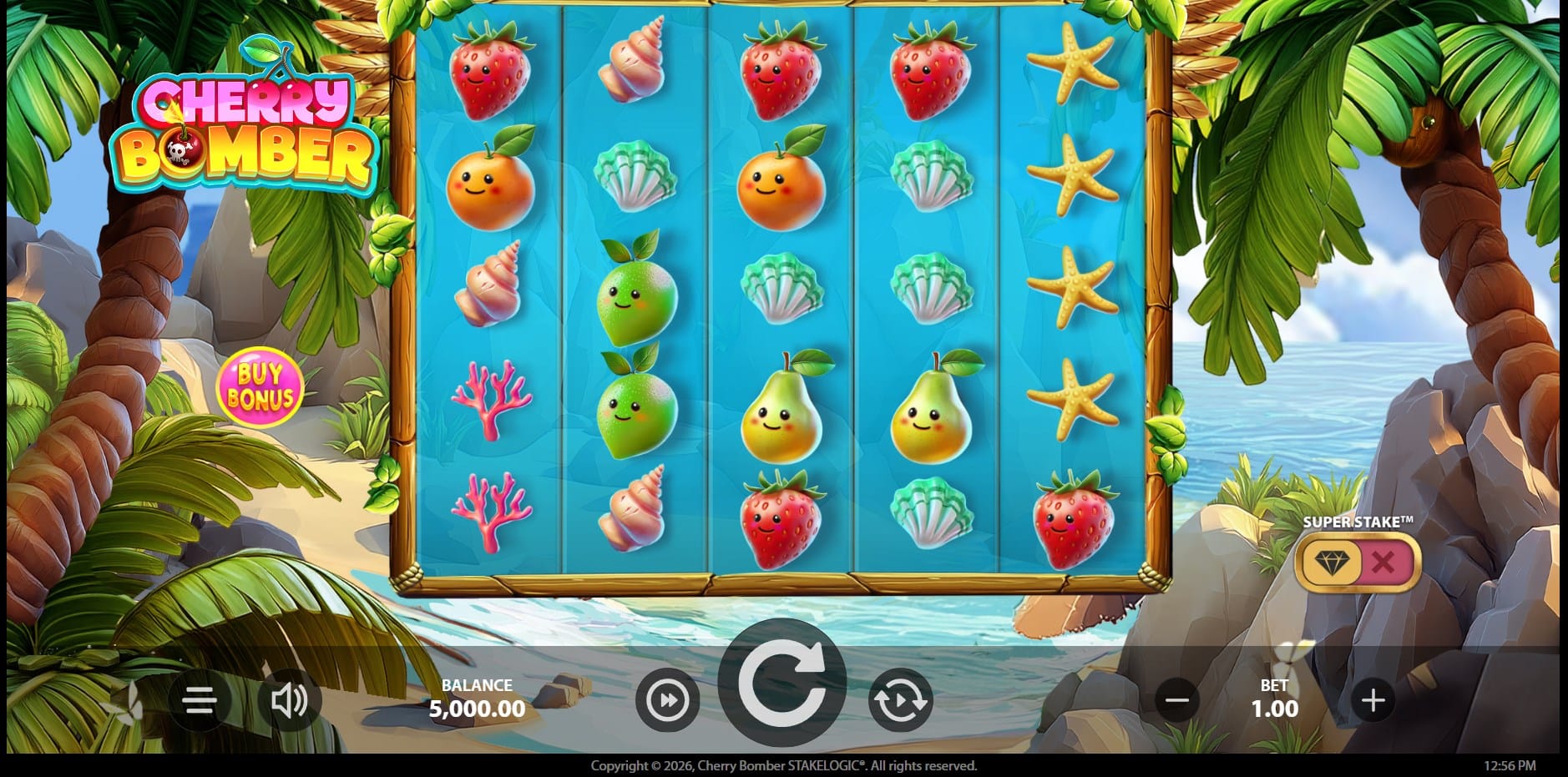Image resolution: width=1568 pixels, height=777 pixels.
Task: Activate turbo fast-forward spin mode
Action: [667, 700]
